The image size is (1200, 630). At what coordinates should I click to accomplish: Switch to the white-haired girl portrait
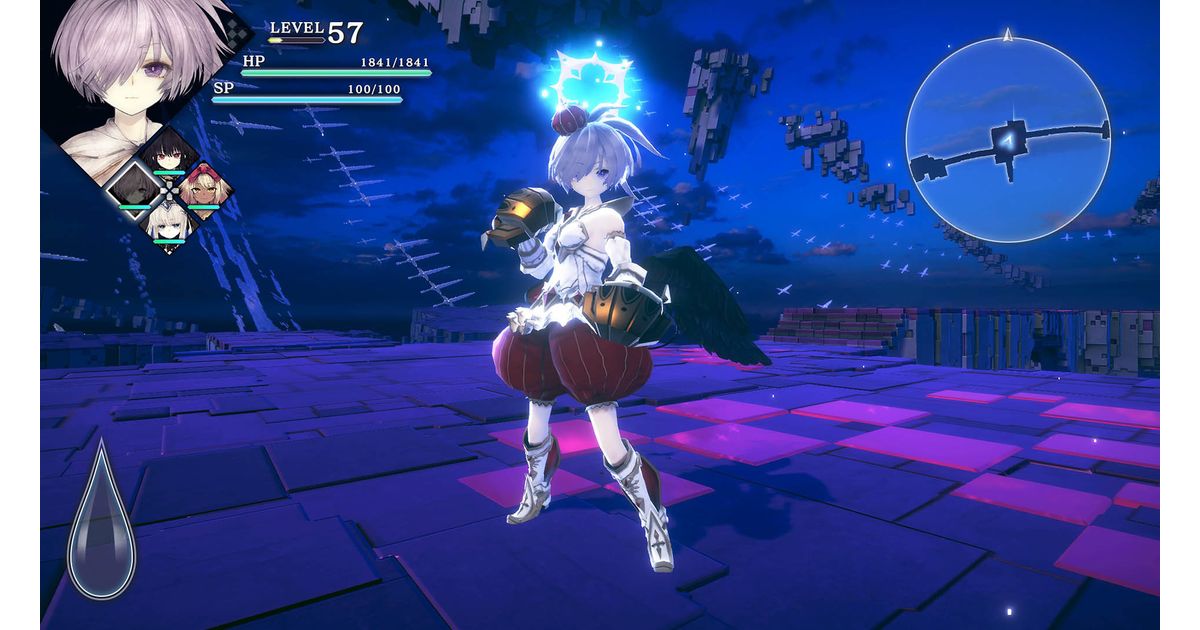tap(168, 222)
